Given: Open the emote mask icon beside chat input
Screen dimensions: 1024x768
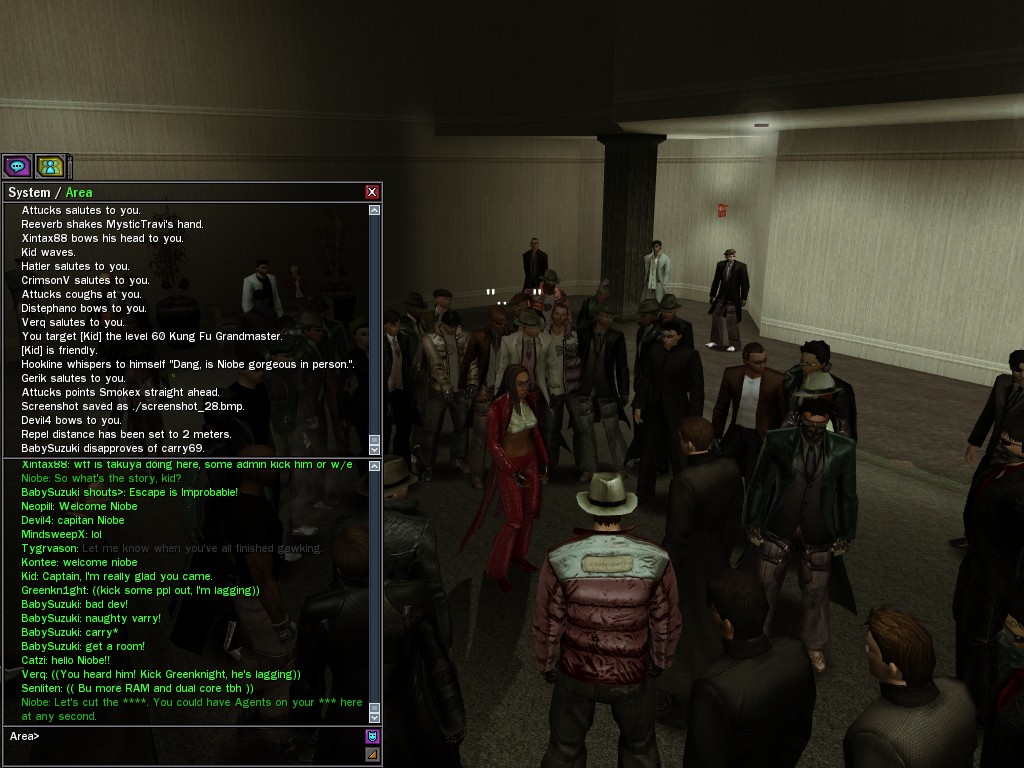Looking at the screenshot, I should 373,737.
